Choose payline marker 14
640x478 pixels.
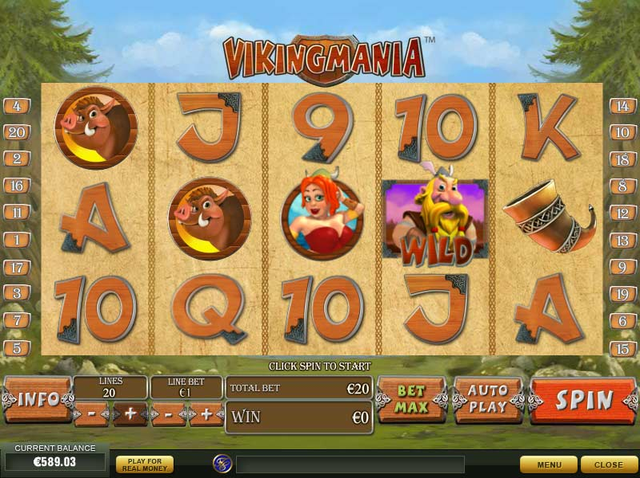coord(622,105)
